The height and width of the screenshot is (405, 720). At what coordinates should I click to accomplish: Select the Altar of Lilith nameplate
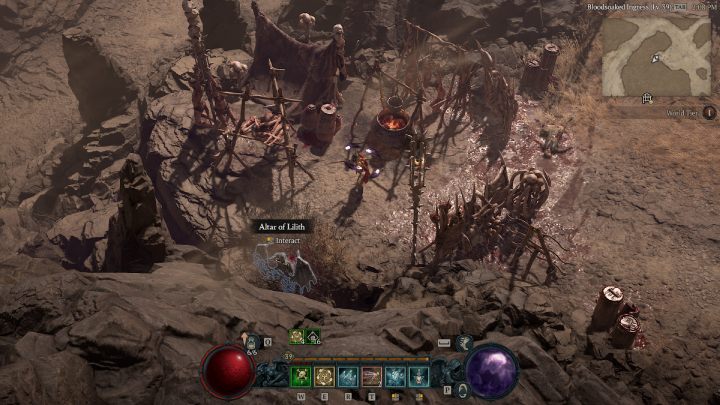[282, 227]
